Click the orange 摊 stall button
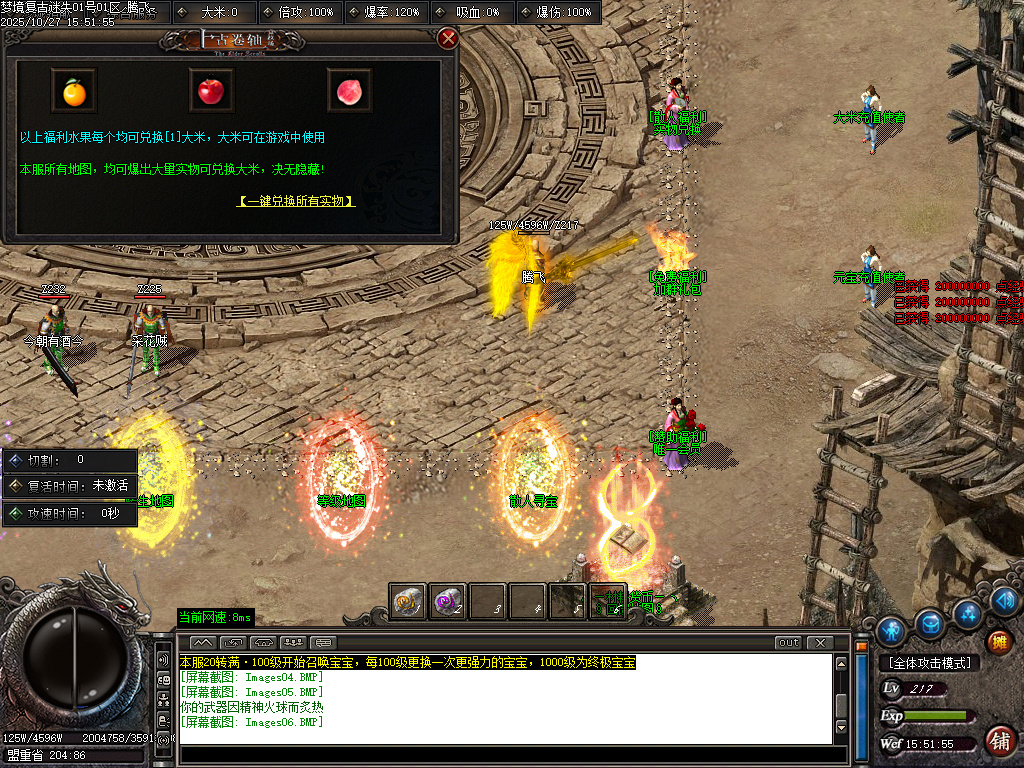Screen dimensions: 1024x768 pos(998,641)
